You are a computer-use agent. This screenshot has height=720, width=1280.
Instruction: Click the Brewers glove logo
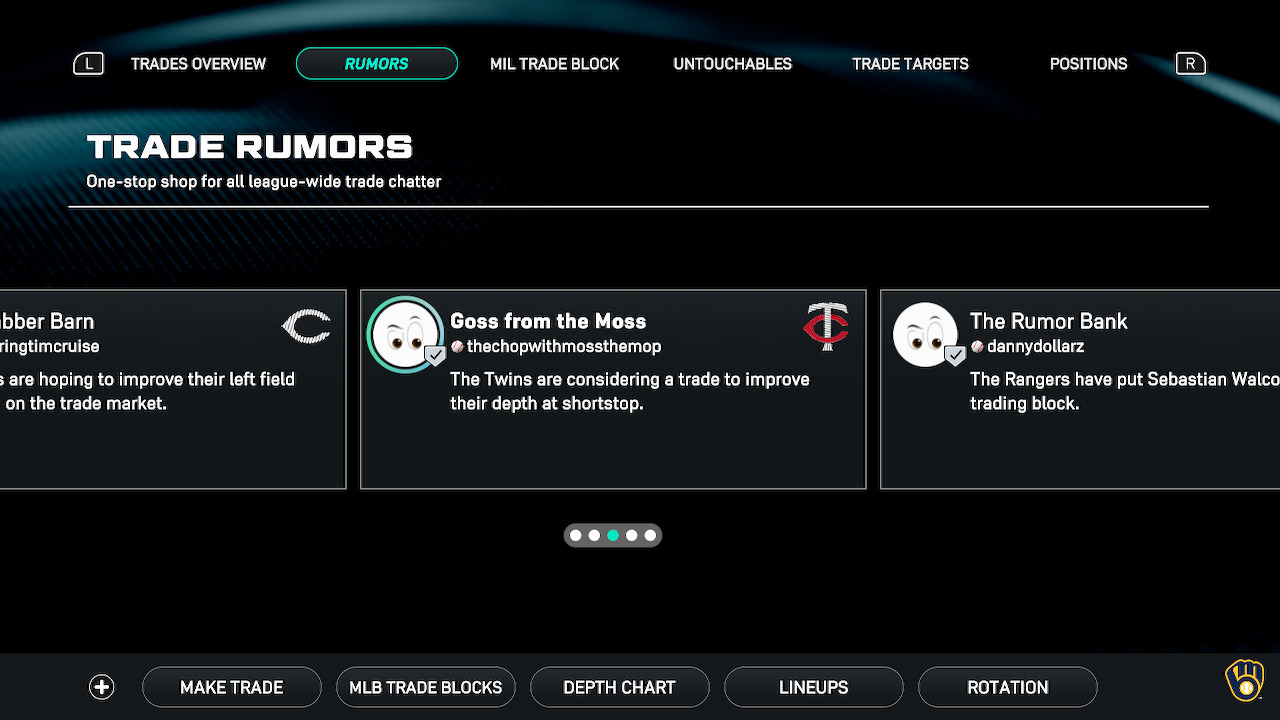coord(1245,681)
